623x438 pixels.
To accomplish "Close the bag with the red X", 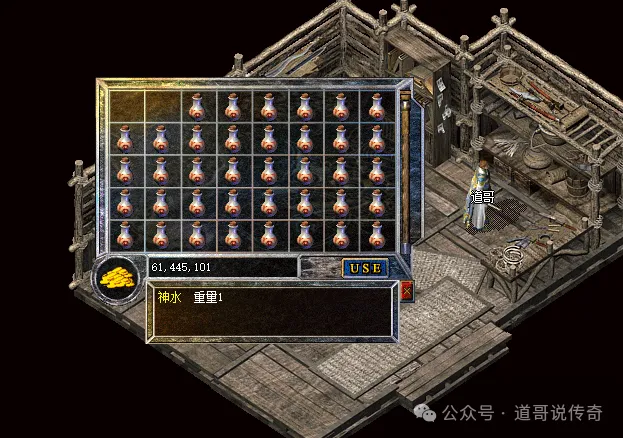I will click(x=405, y=291).
